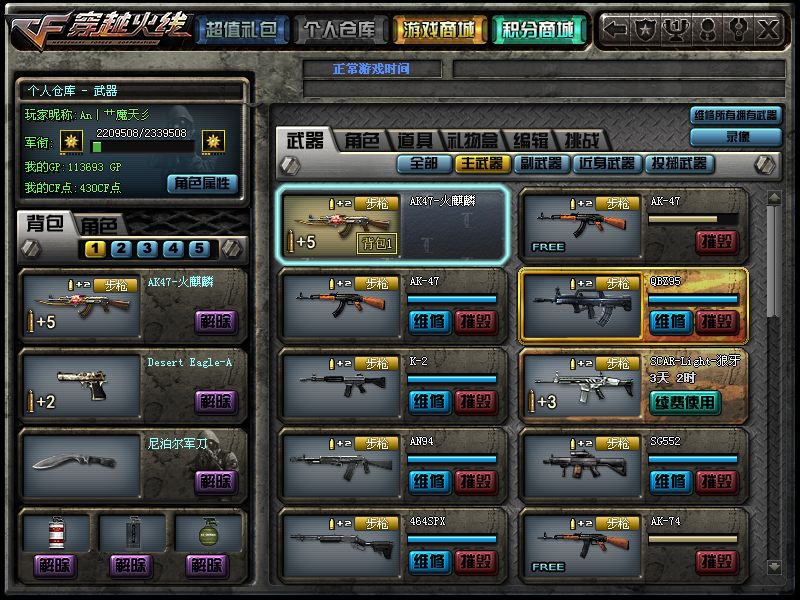Open the 录像 replay button
800x600 pixels.
click(x=736, y=137)
